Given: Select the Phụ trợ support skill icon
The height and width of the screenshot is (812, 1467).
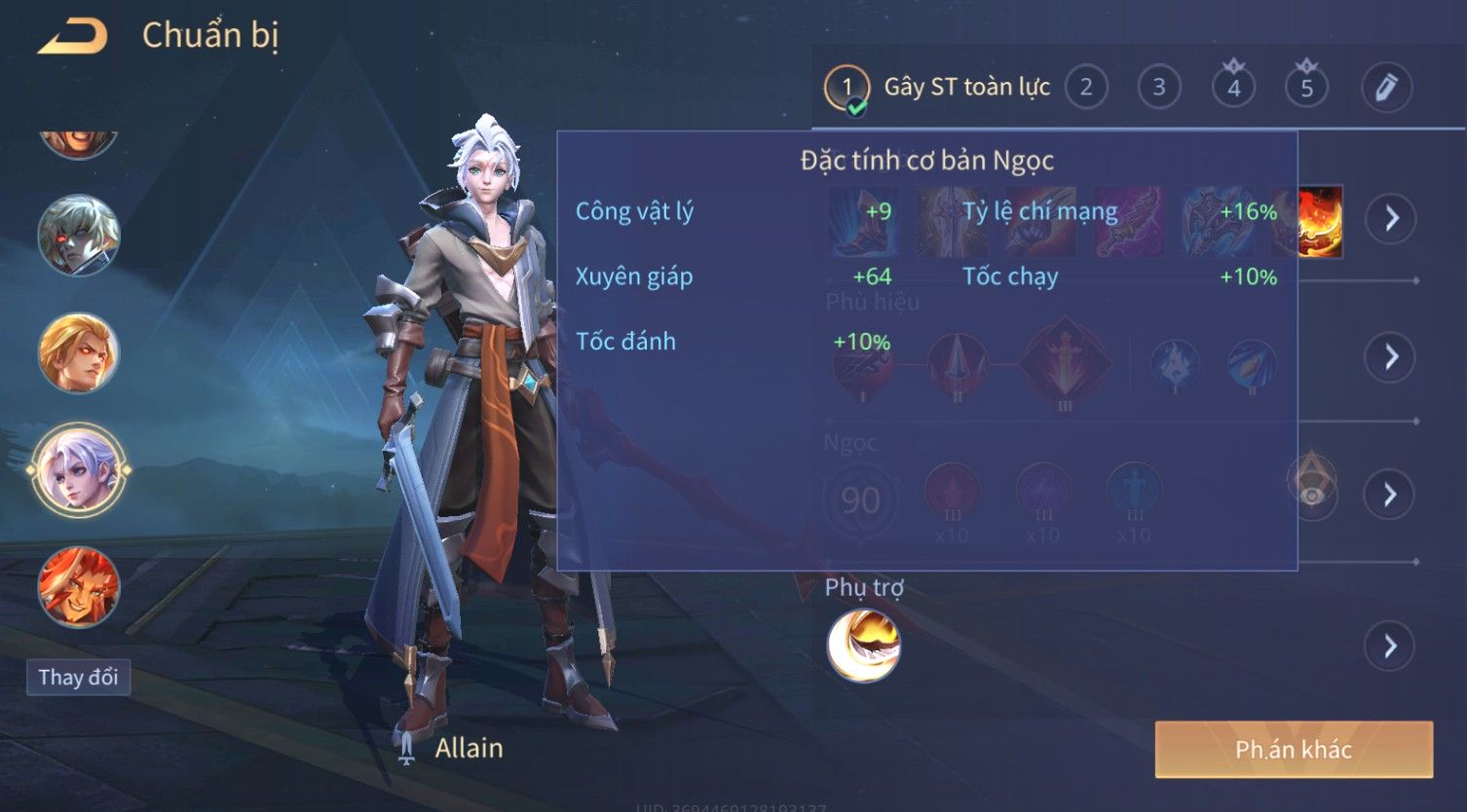Looking at the screenshot, I should click(x=863, y=646).
